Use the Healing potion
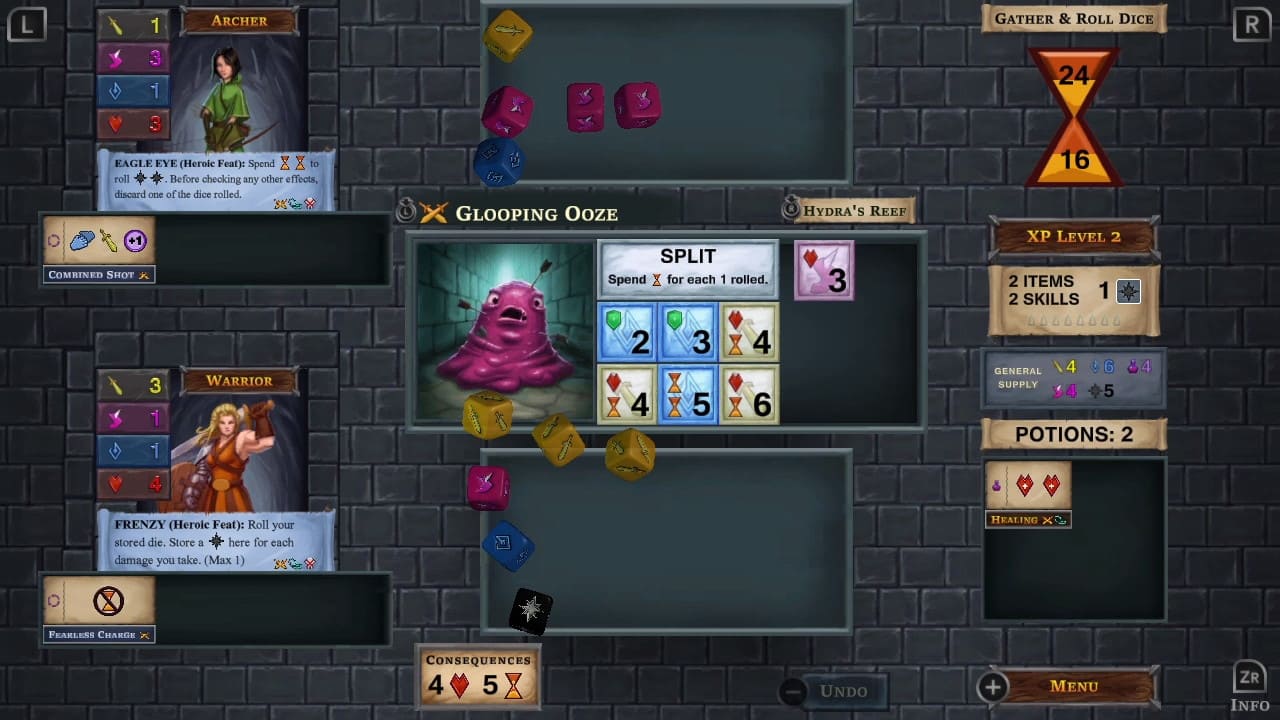Image resolution: width=1280 pixels, height=720 pixels. (x=1028, y=490)
